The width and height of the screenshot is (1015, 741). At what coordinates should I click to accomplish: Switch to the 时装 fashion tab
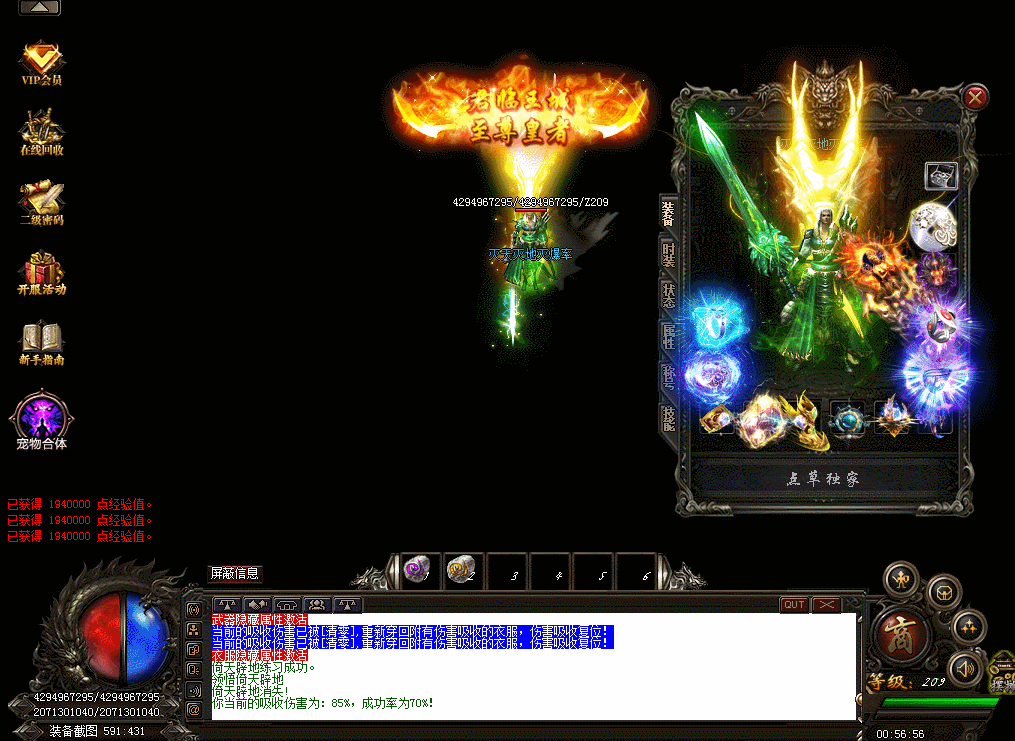(668, 256)
